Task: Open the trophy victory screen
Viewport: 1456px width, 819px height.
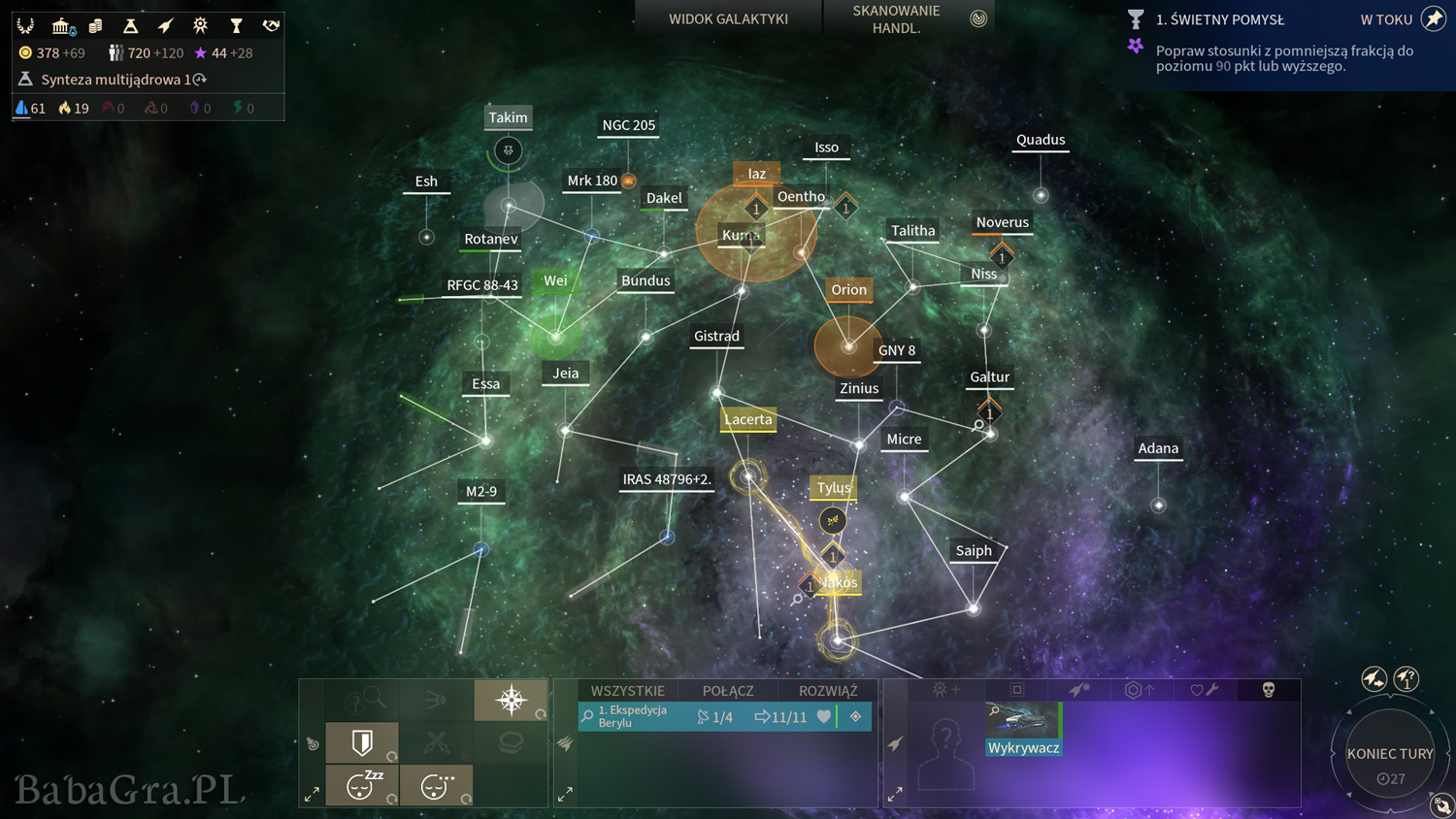Action: click(236, 25)
